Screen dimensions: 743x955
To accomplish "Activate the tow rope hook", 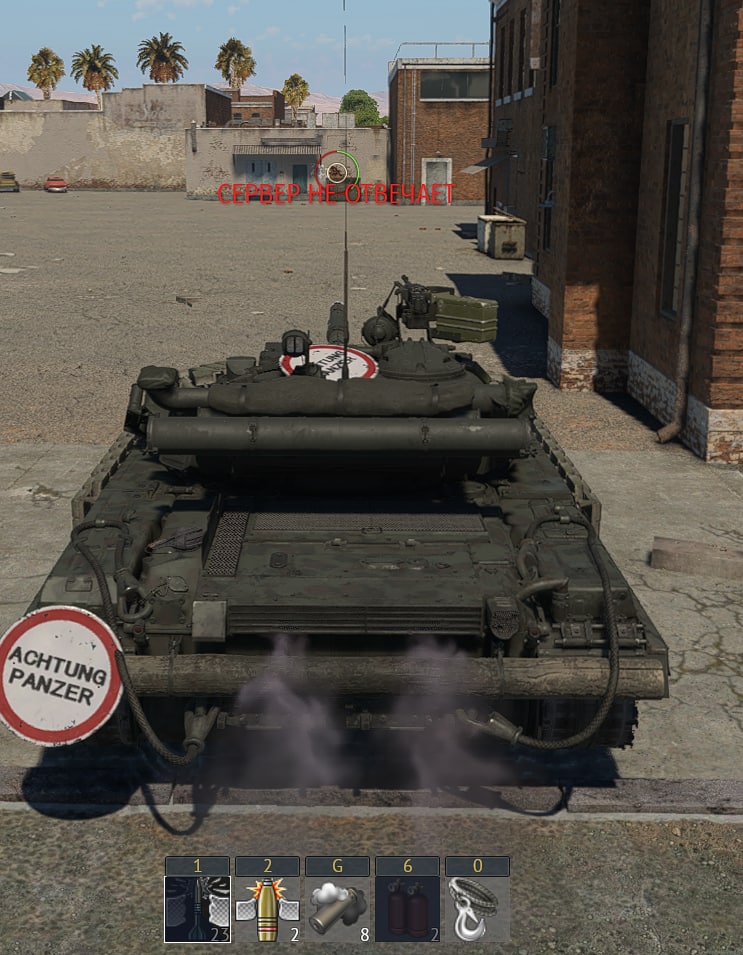I will coord(477,909).
